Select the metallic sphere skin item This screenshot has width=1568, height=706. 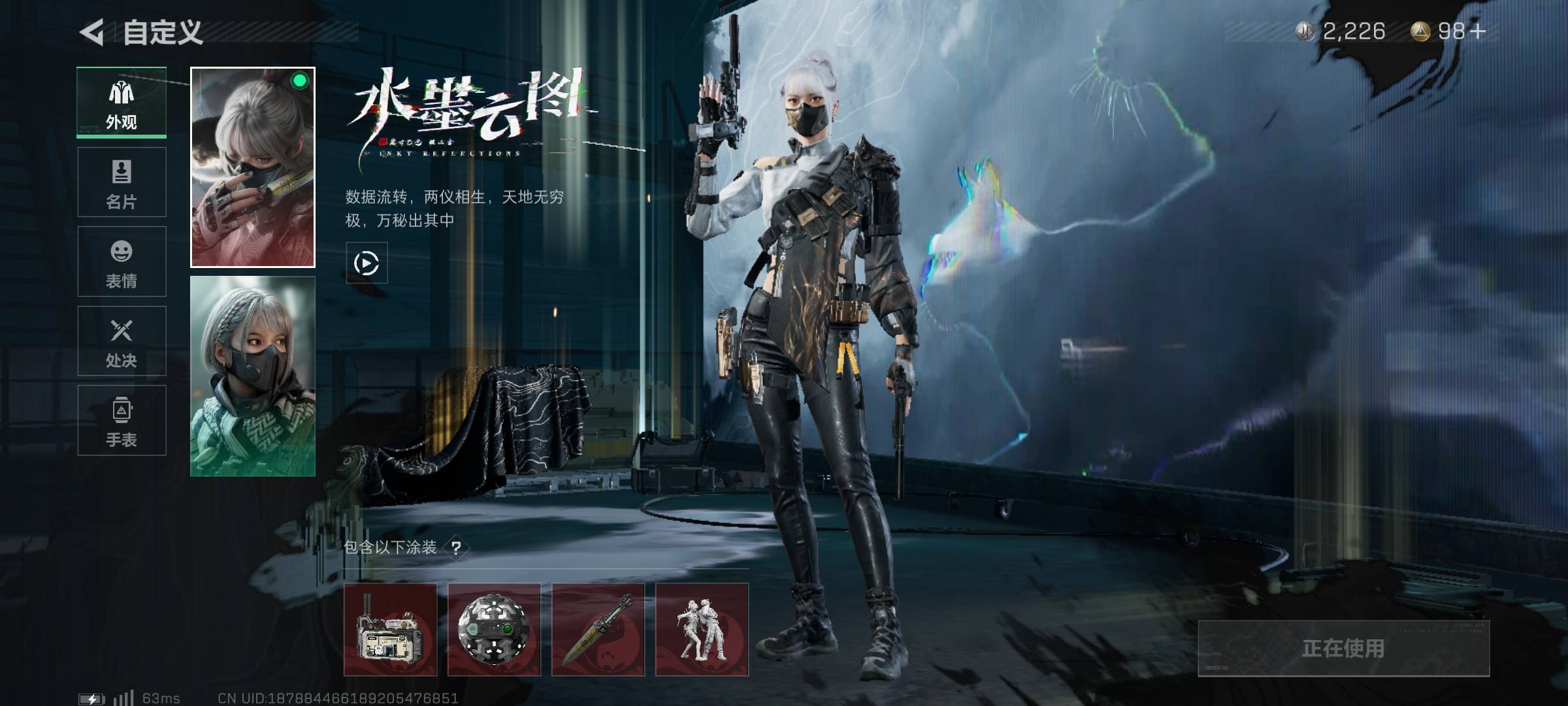[x=494, y=630]
